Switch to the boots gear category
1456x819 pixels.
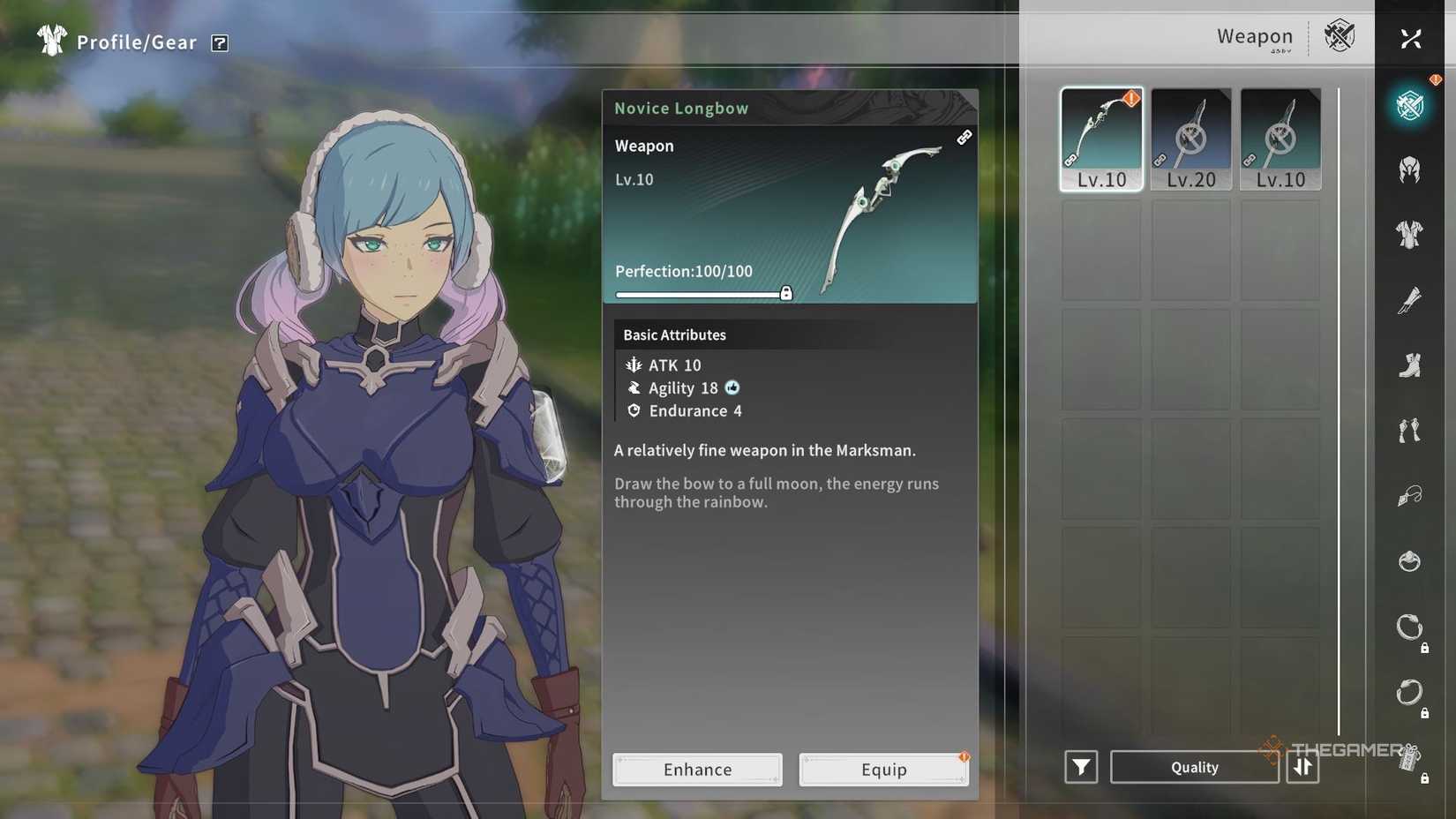pyautogui.click(x=1409, y=365)
